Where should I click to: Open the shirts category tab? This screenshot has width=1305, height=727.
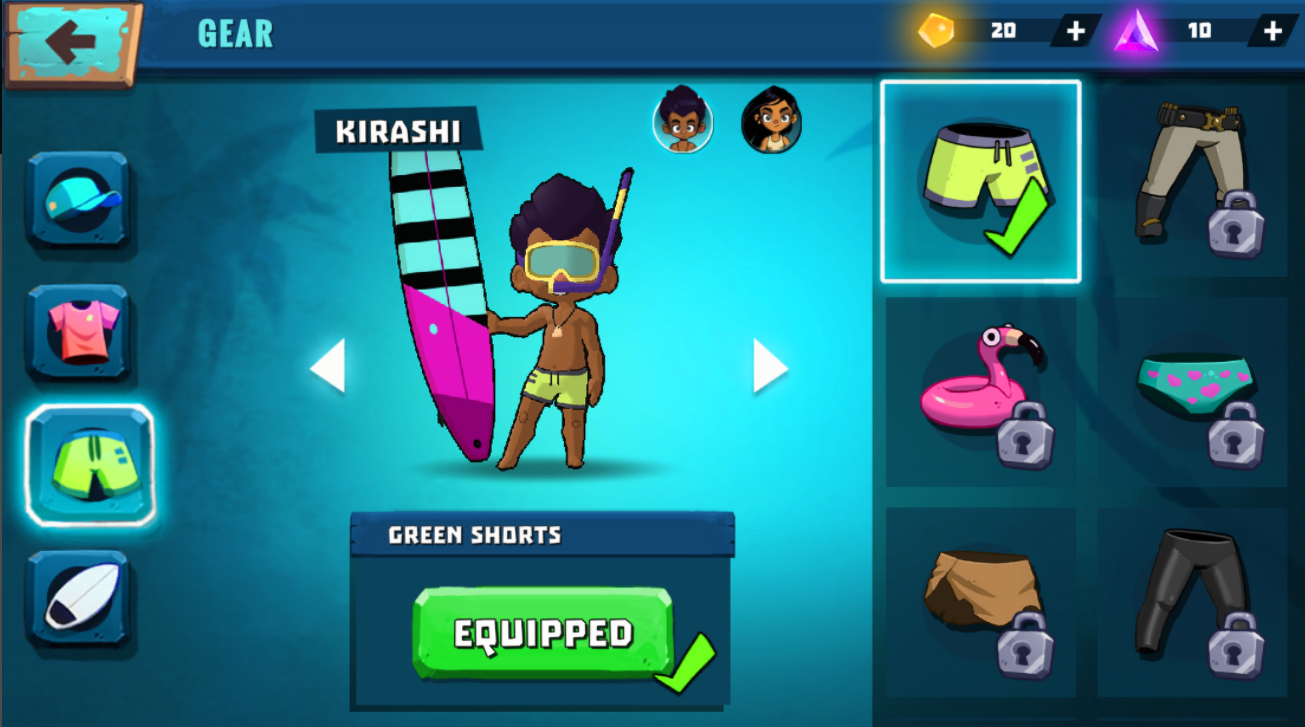tap(79, 332)
